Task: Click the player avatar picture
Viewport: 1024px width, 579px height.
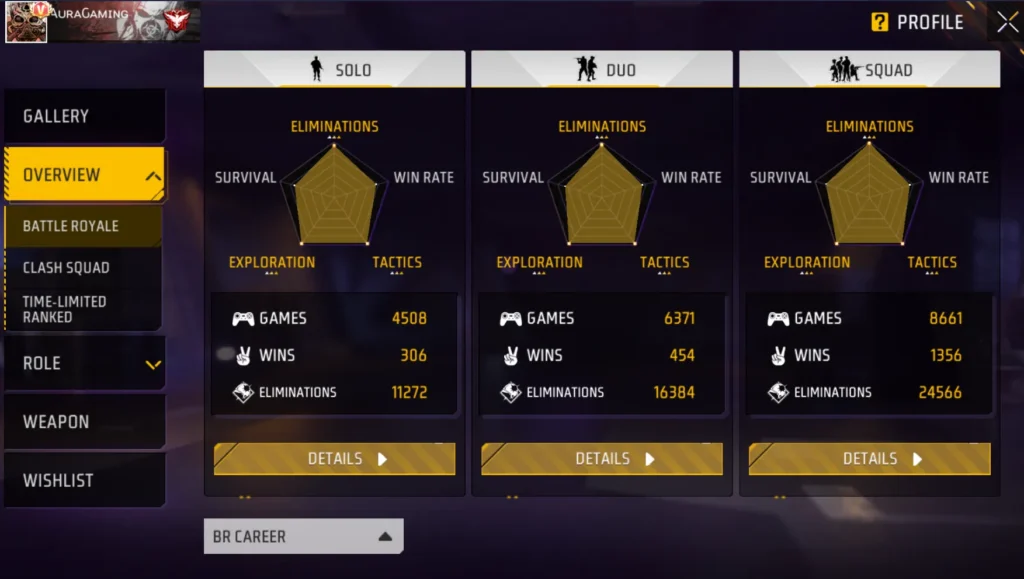Action: (x=26, y=22)
